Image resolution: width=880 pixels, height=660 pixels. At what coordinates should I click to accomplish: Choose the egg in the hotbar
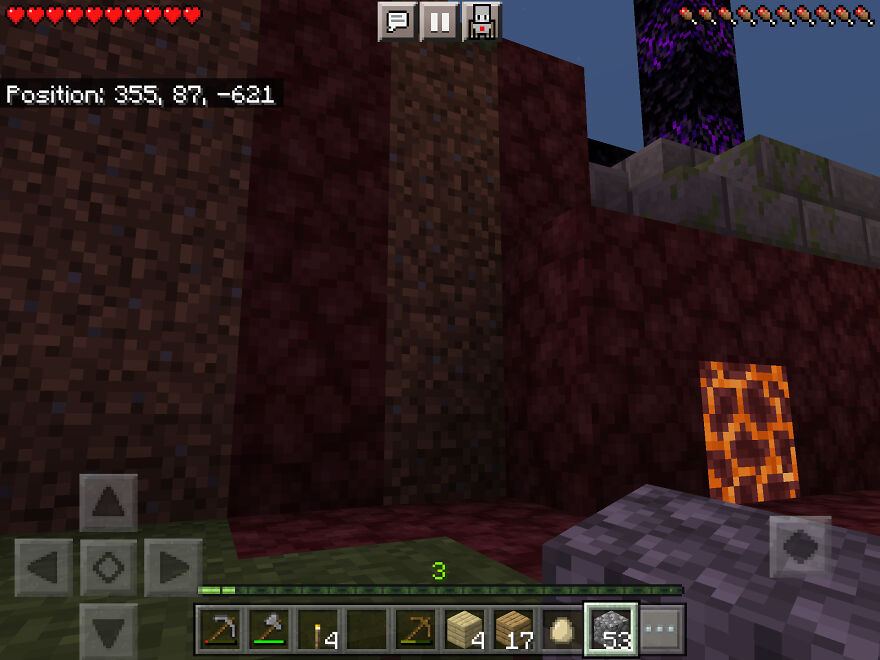[x=562, y=630]
